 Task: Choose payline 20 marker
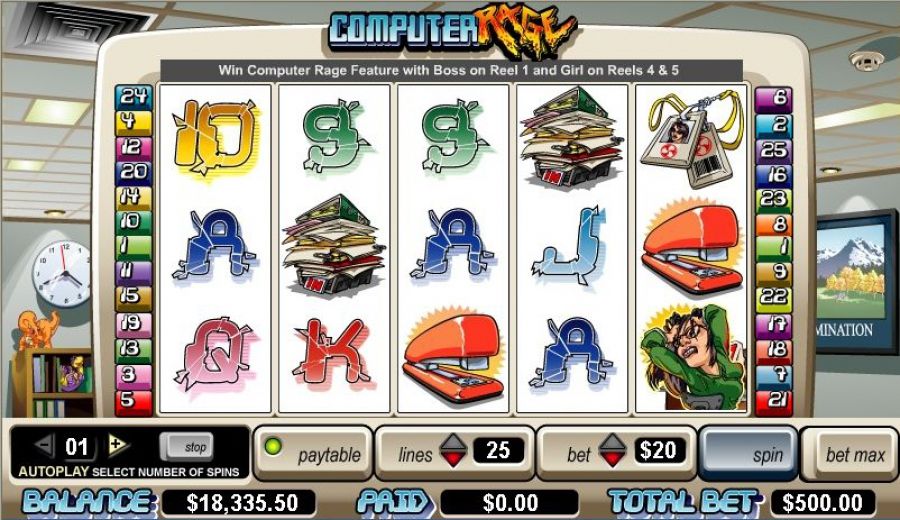pyautogui.click(x=133, y=171)
